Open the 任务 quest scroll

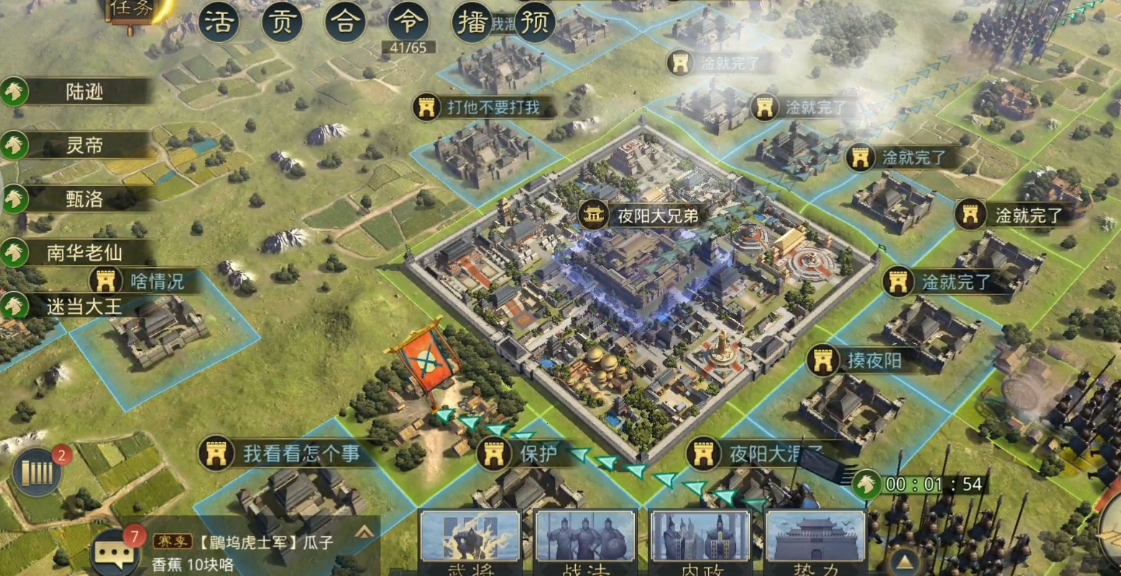point(135,10)
